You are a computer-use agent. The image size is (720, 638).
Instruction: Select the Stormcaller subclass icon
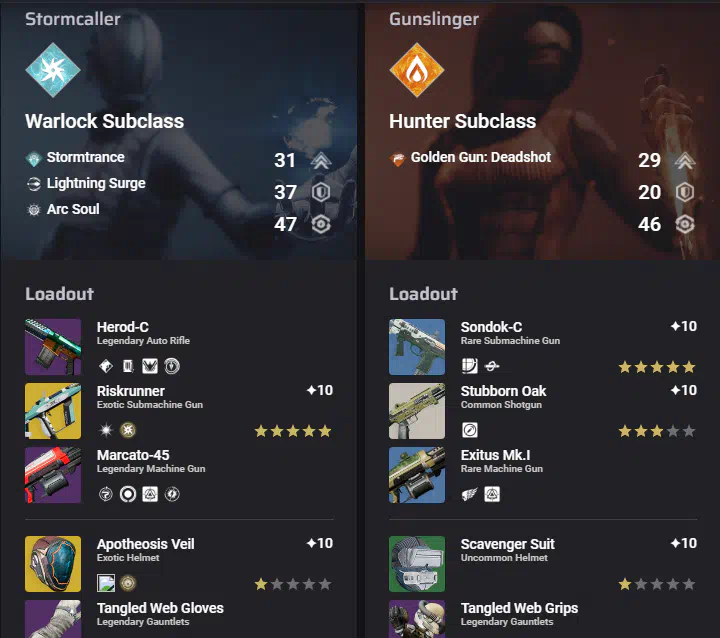coord(53,70)
